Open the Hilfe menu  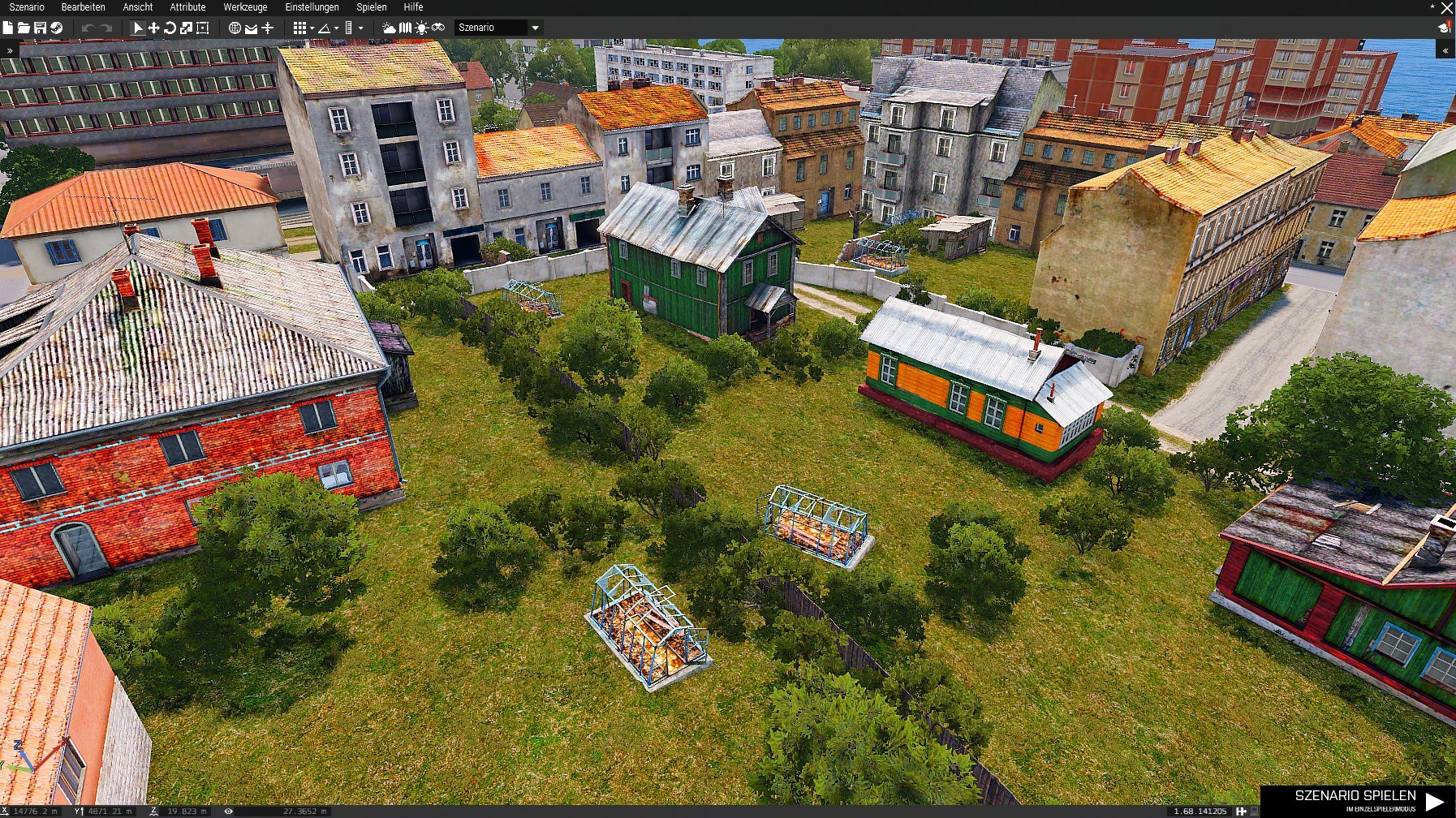pos(413,7)
